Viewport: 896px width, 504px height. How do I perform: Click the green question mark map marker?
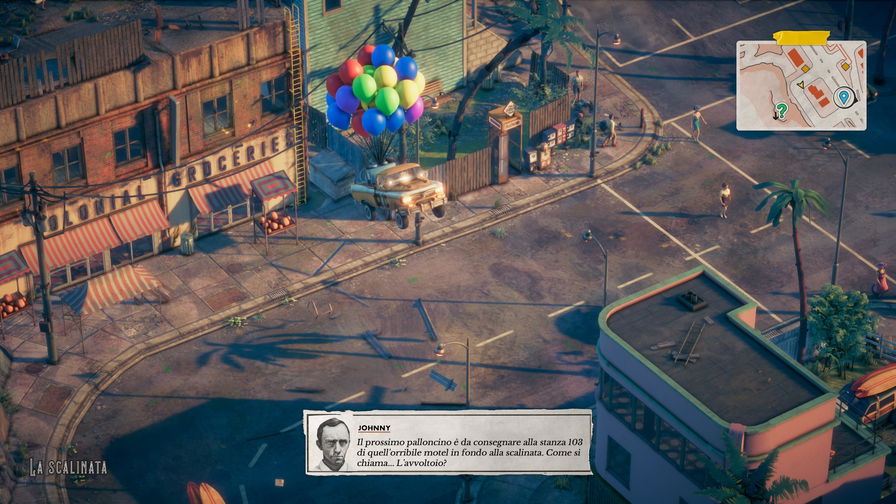(x=781, y=110)
